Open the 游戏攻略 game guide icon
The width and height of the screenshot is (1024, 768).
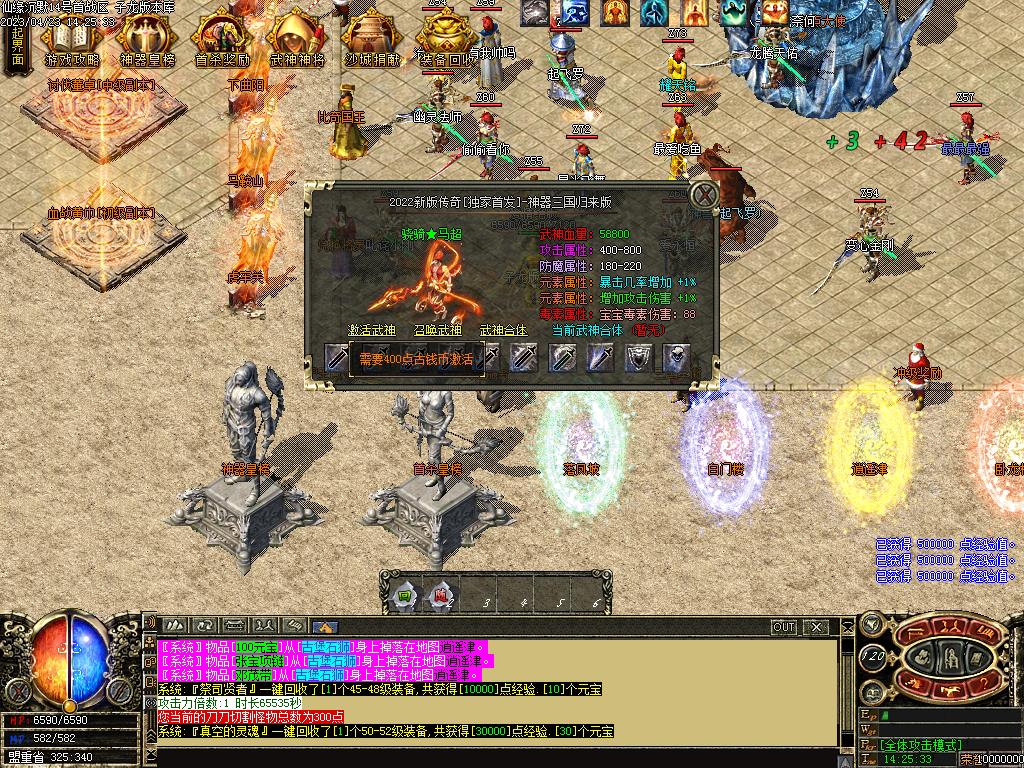70,40
